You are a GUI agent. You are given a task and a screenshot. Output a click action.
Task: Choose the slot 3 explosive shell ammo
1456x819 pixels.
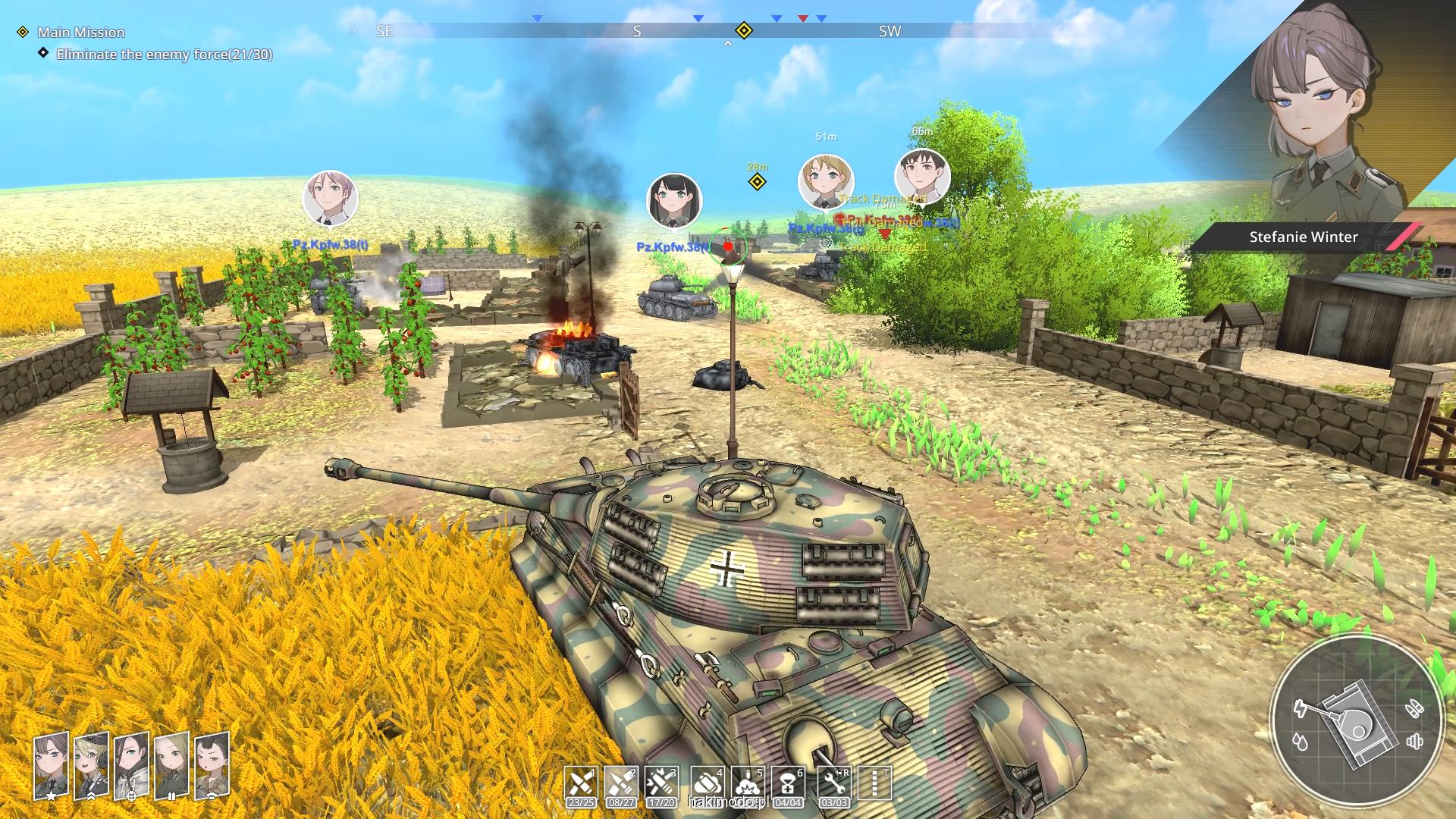661,786
